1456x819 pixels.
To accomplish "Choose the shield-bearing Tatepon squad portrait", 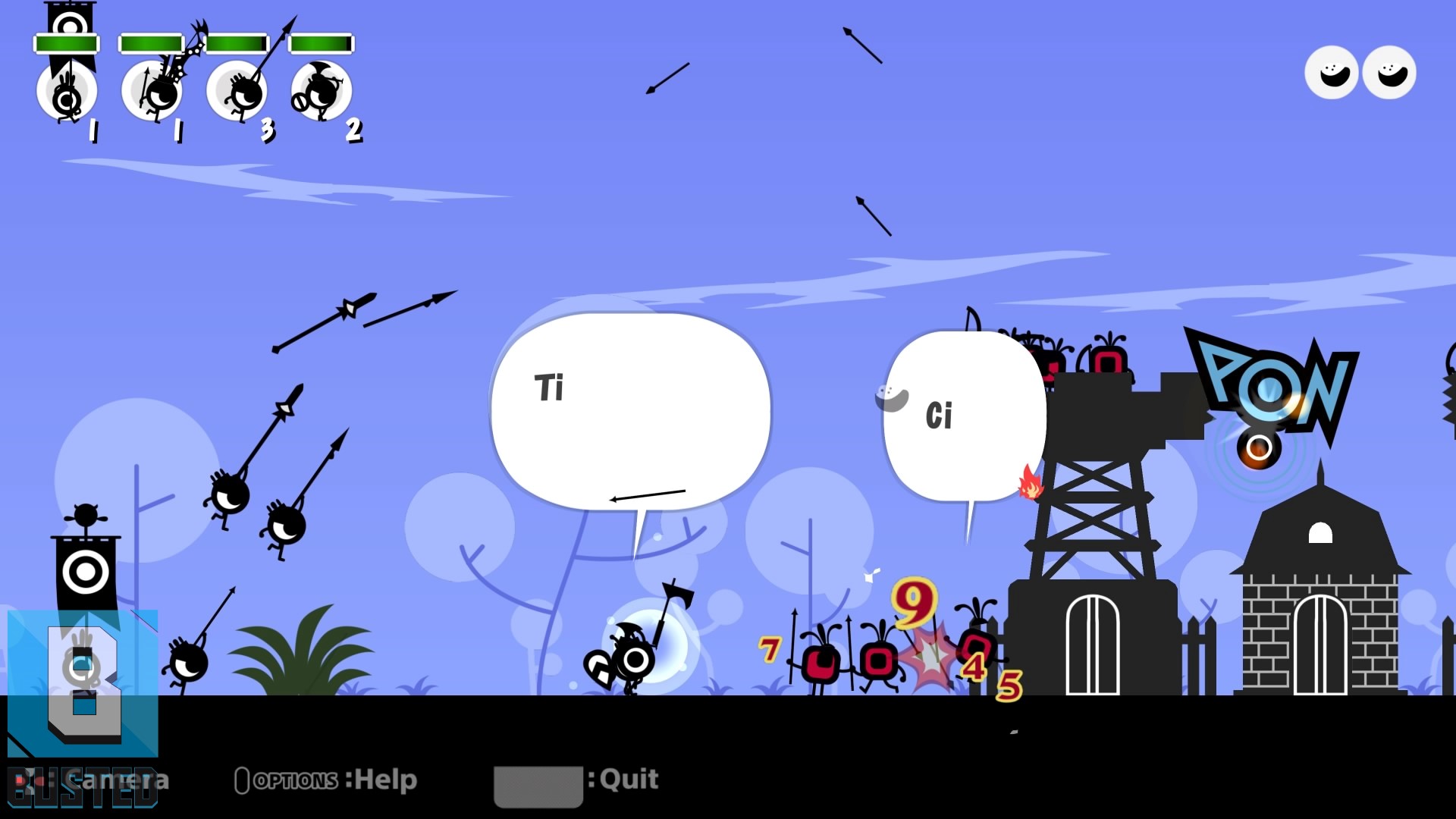I will [322, 91].
